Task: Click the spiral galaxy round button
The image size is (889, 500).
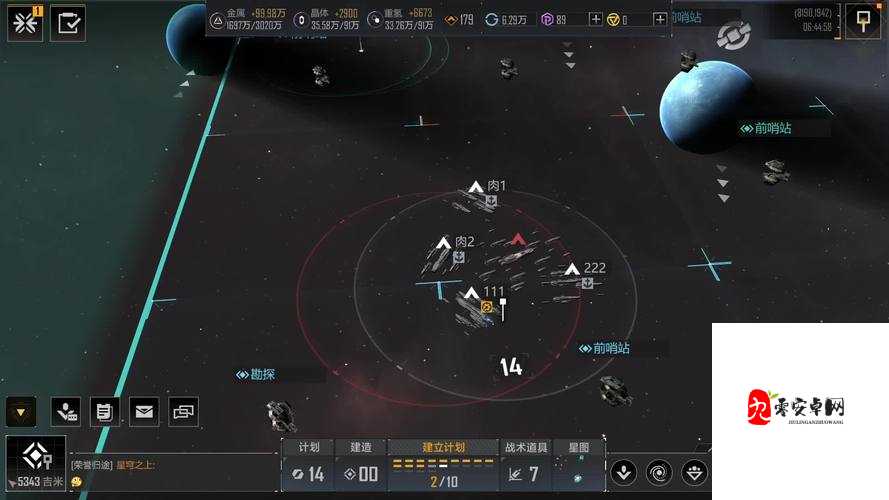Action: 660,472
